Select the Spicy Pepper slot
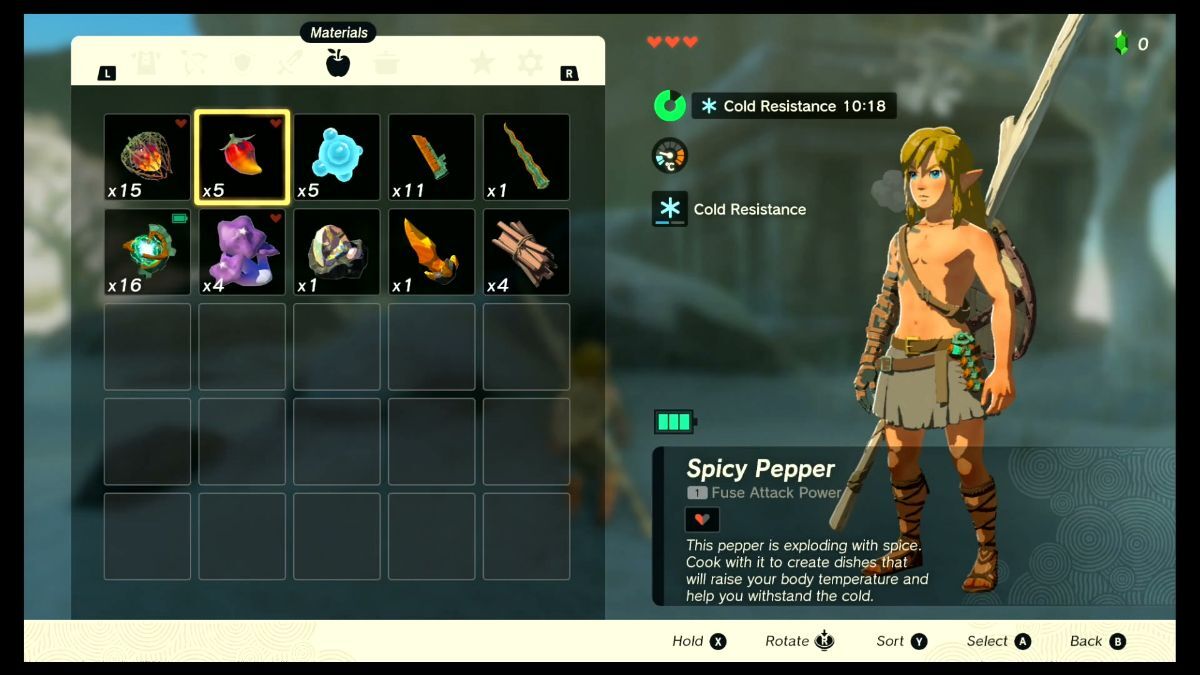The image size is (1200, 675). (x=242, y=157)
